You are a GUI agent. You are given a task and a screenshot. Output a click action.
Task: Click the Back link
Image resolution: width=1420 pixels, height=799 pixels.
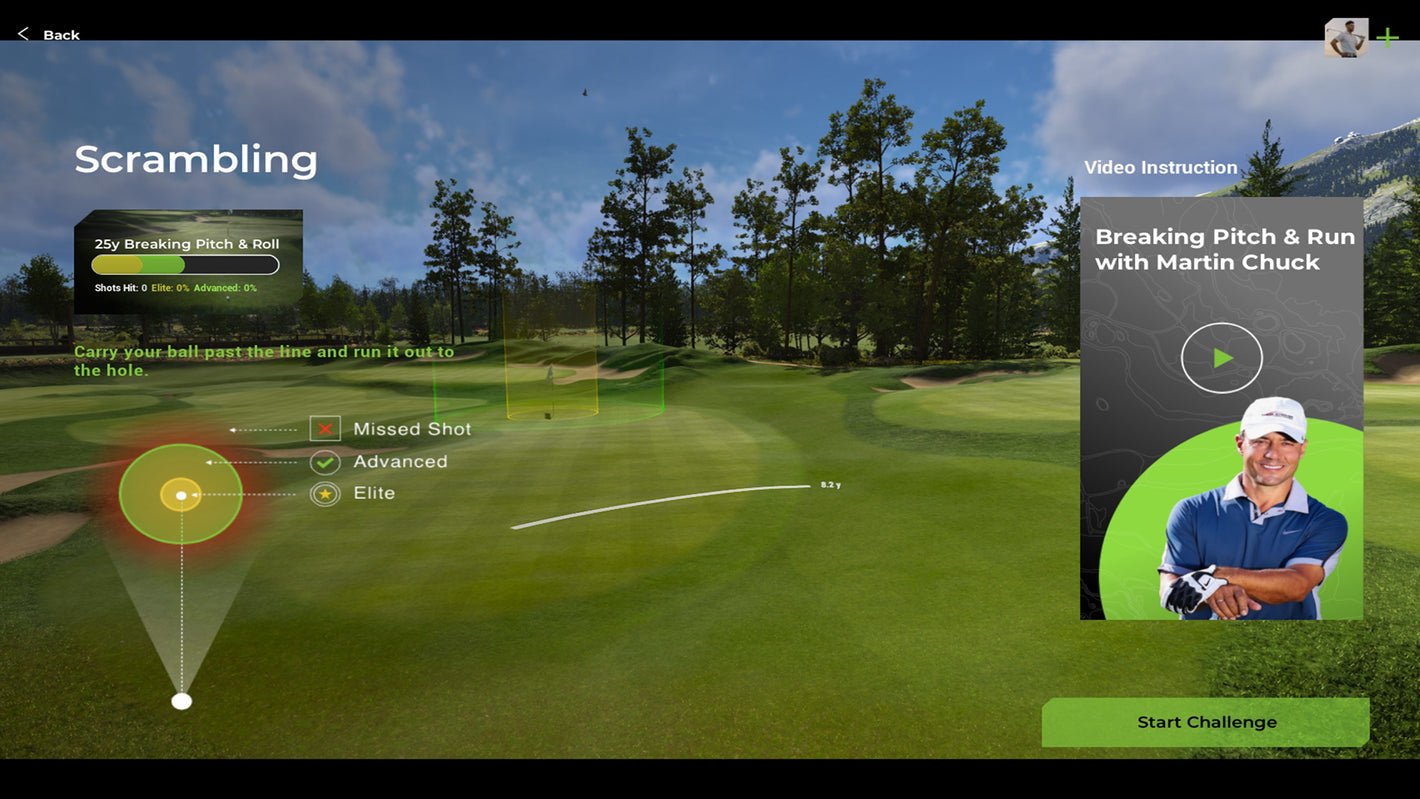pos(60,33)
